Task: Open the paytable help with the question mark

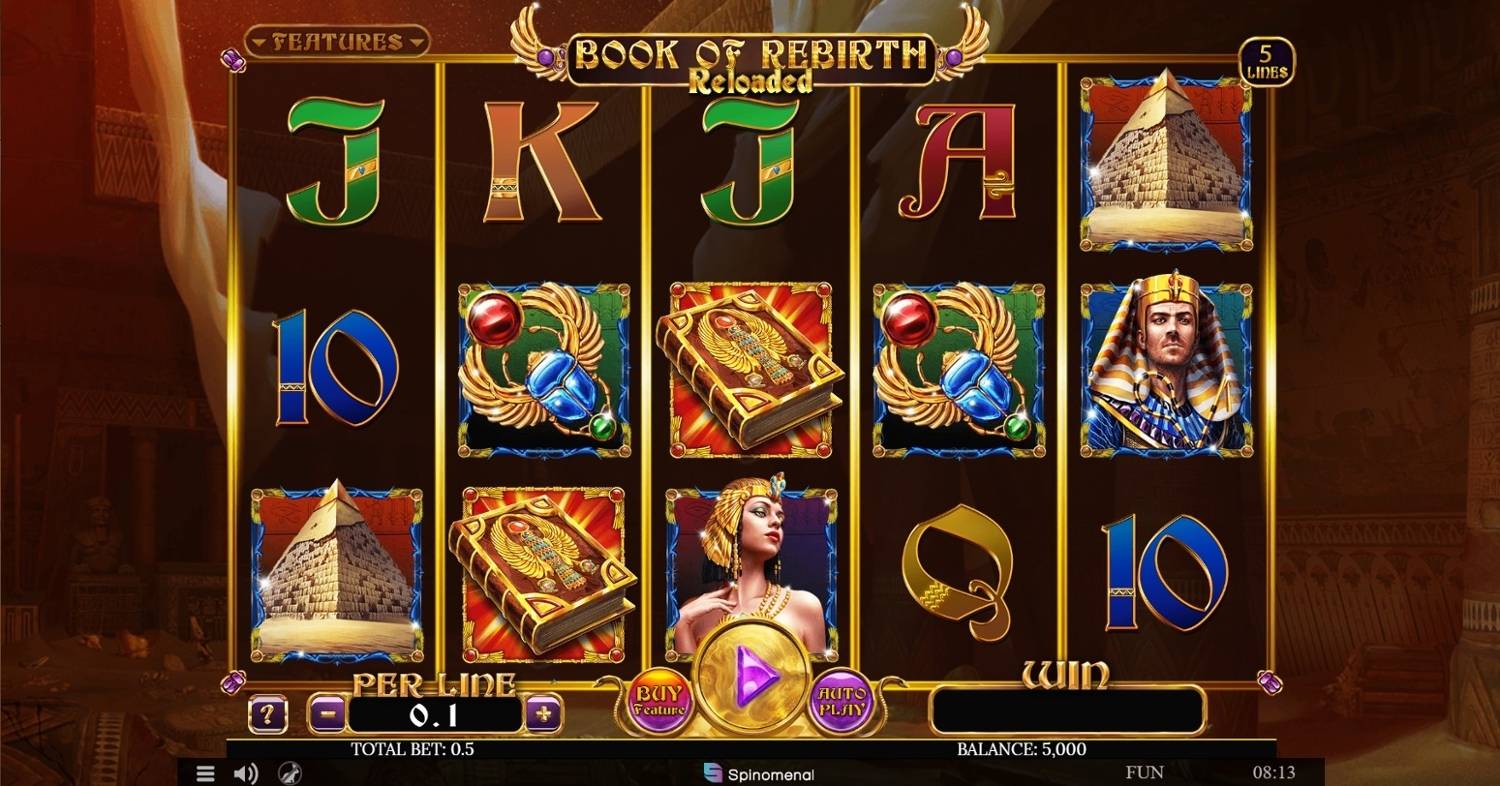Action: pos(267,713)
